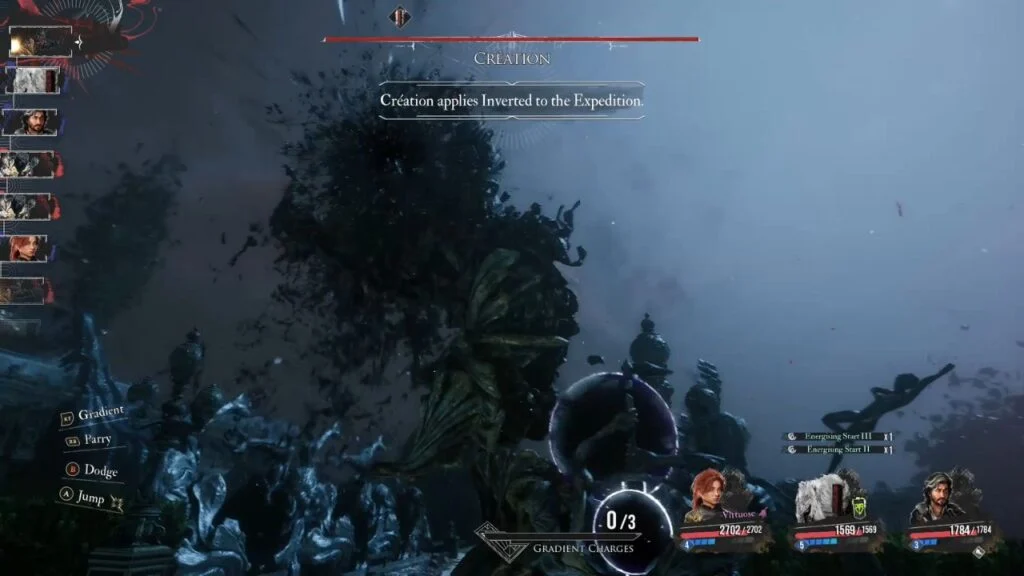Choose the Parry action
The height and width of the screenshot is (576, 1024).
pos(96,439)
